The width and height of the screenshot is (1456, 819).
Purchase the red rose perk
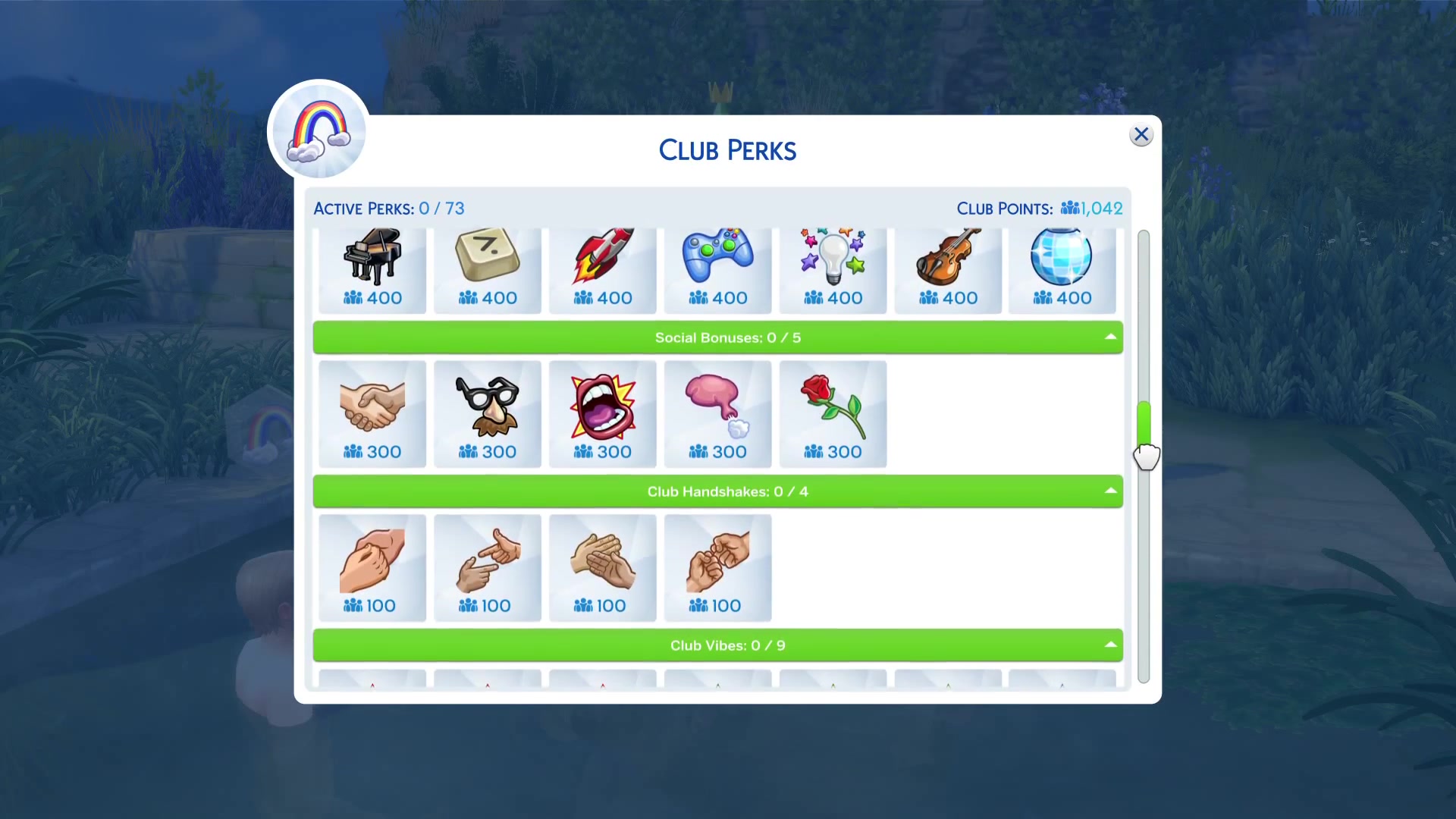(x=833, y=414)
